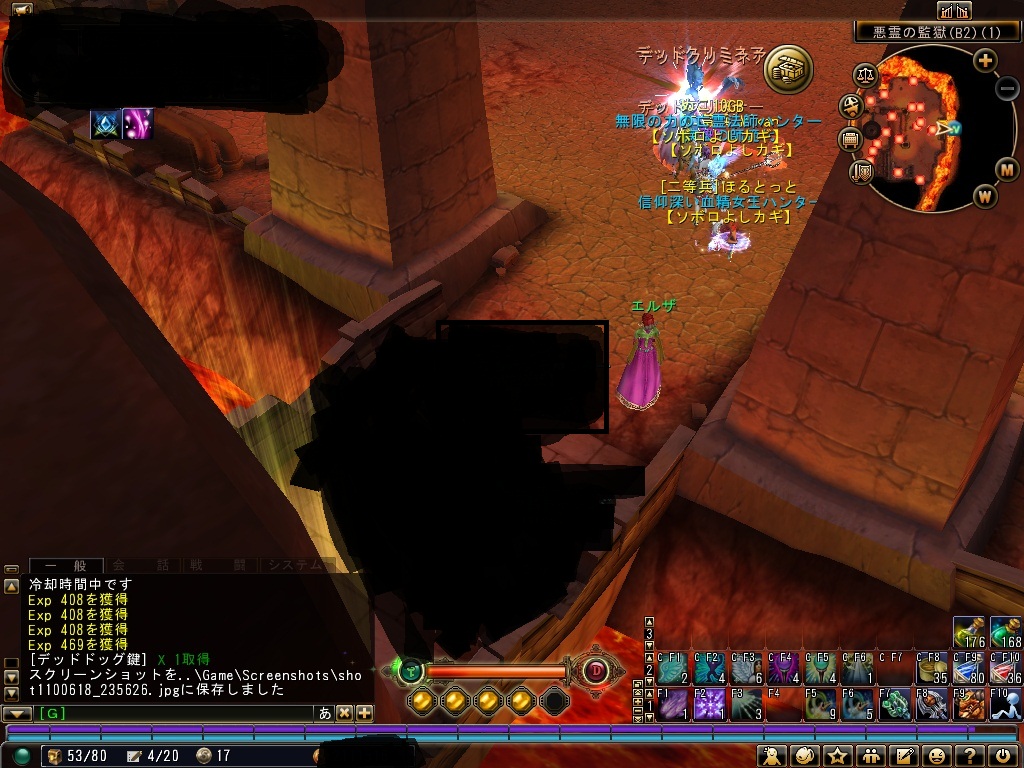Use the green potion with 168 count
Screen dimensions: 1024x768
click(x=1005, y=633)
